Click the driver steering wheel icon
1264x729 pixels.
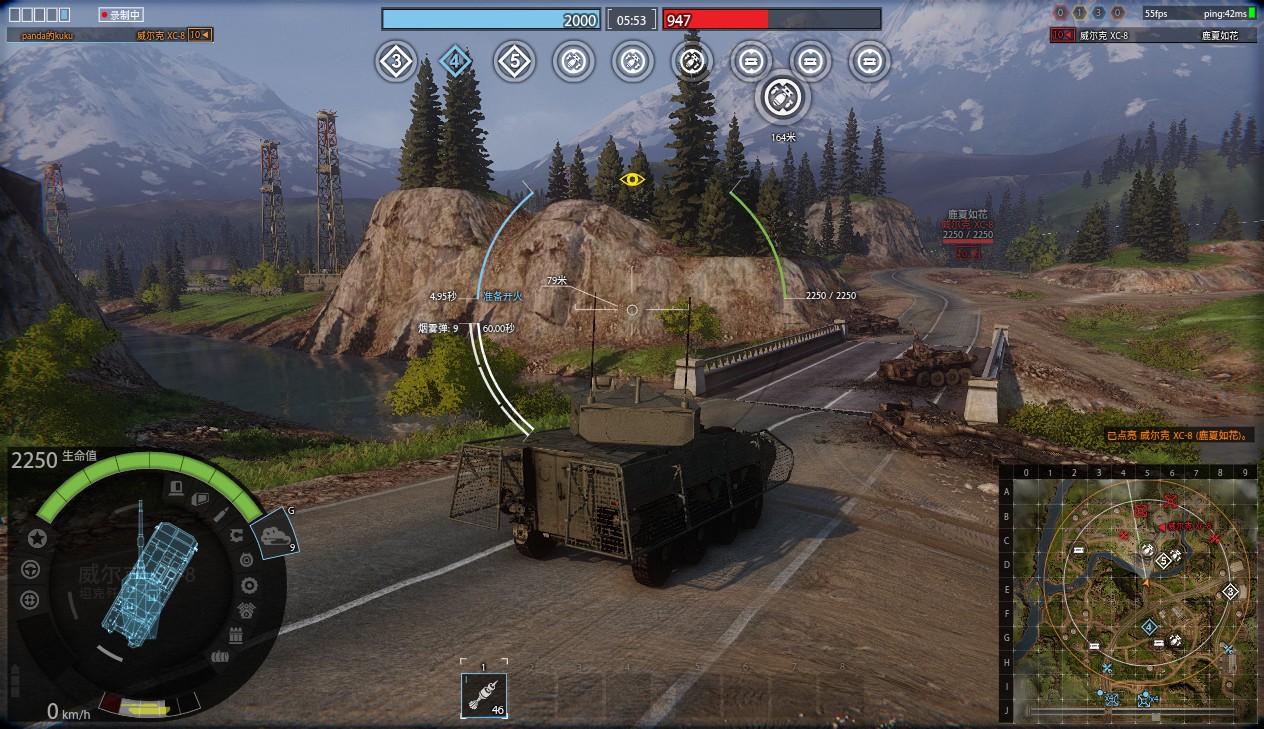[30, 569]
